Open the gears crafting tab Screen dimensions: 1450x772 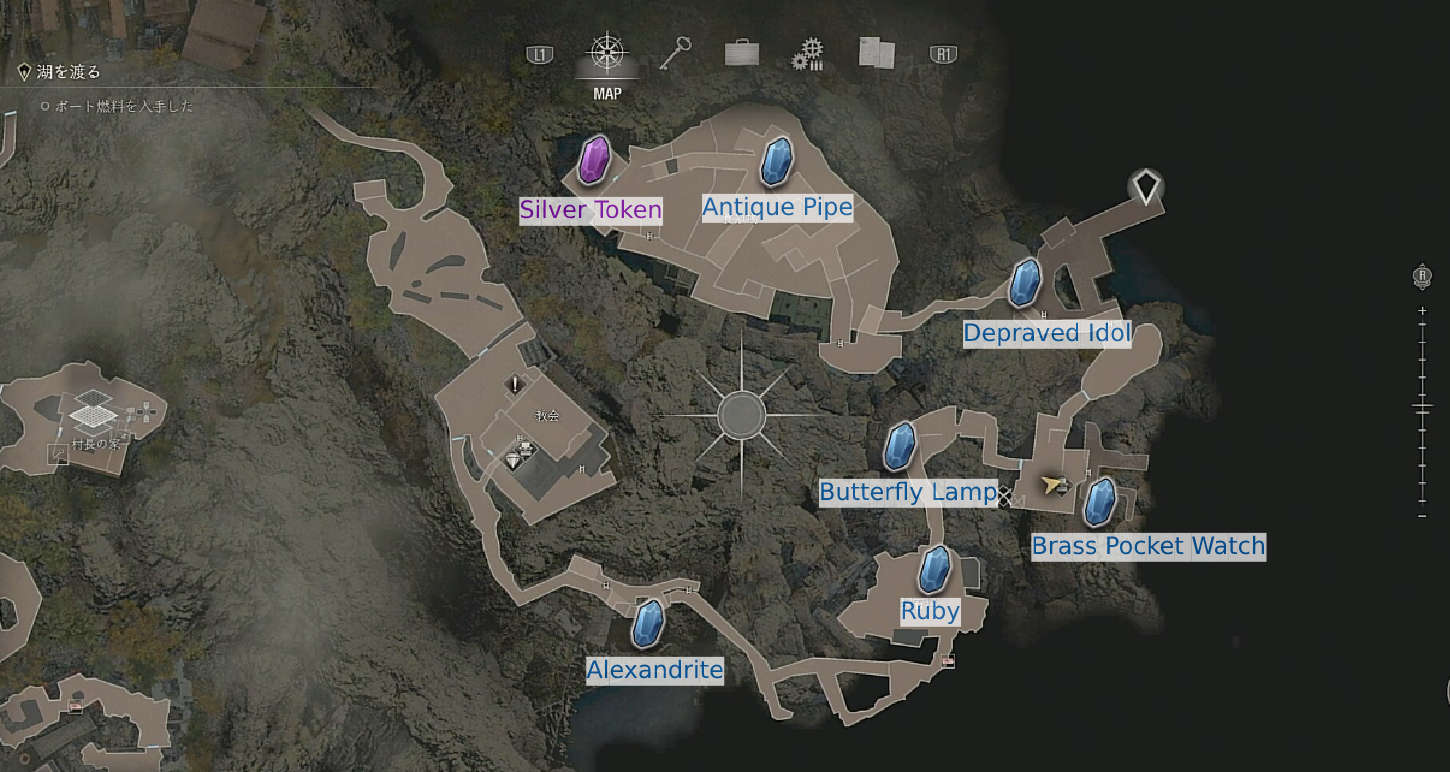click(807, 54)
